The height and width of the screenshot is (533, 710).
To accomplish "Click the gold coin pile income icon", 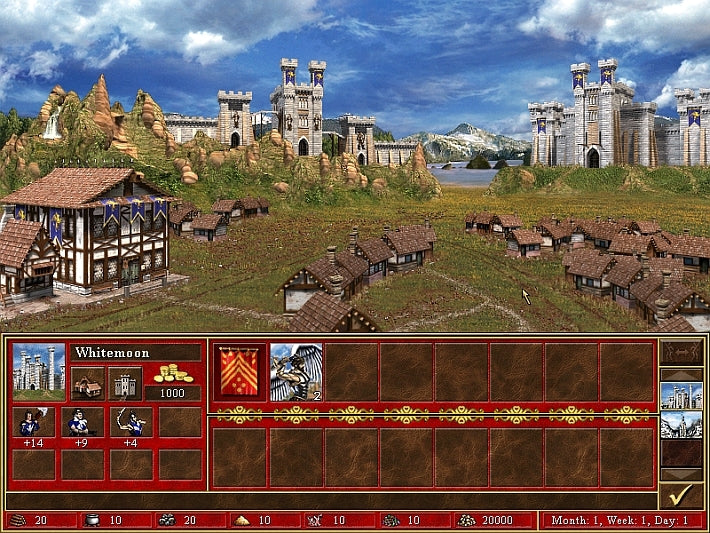I will point(173,373).
